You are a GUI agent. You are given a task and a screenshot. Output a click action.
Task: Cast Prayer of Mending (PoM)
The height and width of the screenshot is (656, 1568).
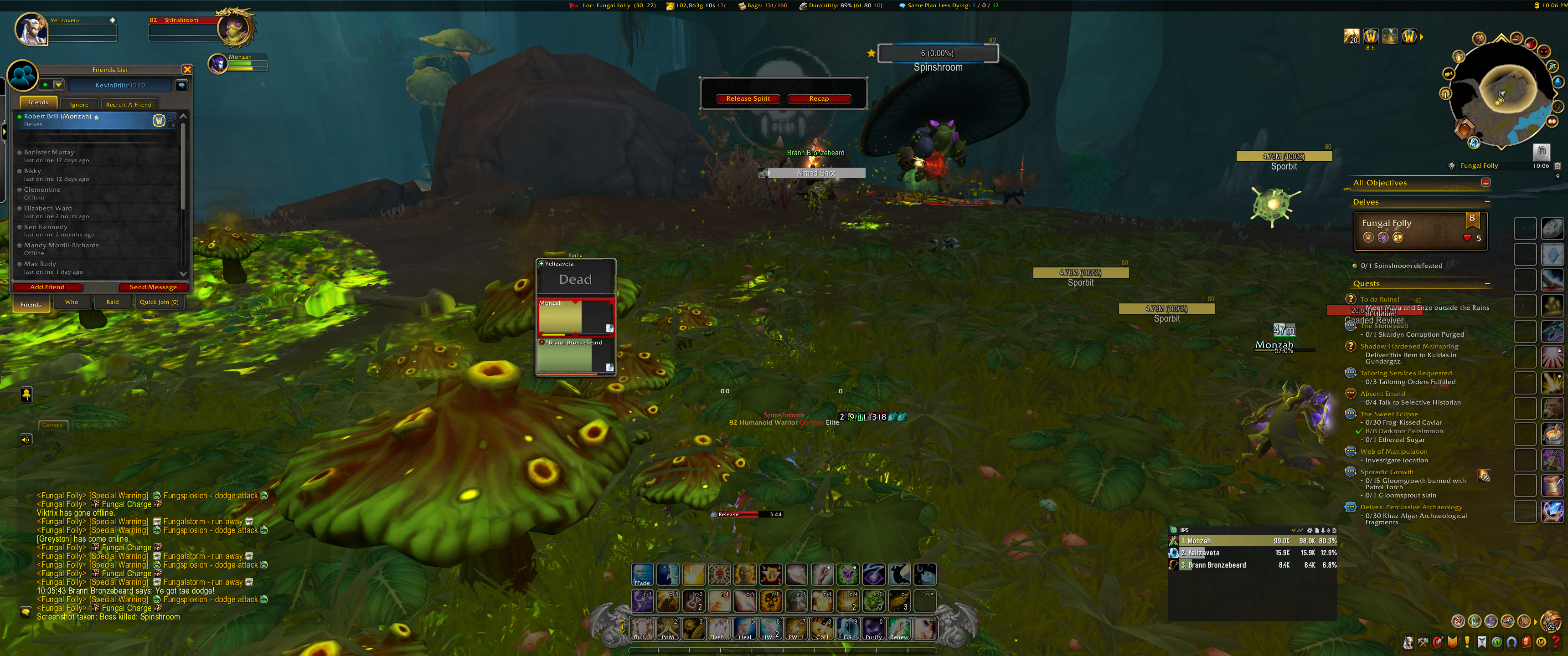coord(668,629)
